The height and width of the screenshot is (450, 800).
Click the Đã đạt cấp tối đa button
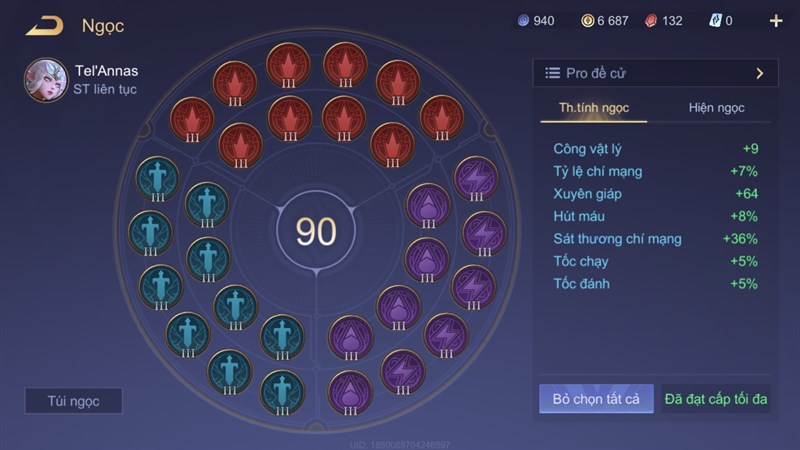point(715,399)
